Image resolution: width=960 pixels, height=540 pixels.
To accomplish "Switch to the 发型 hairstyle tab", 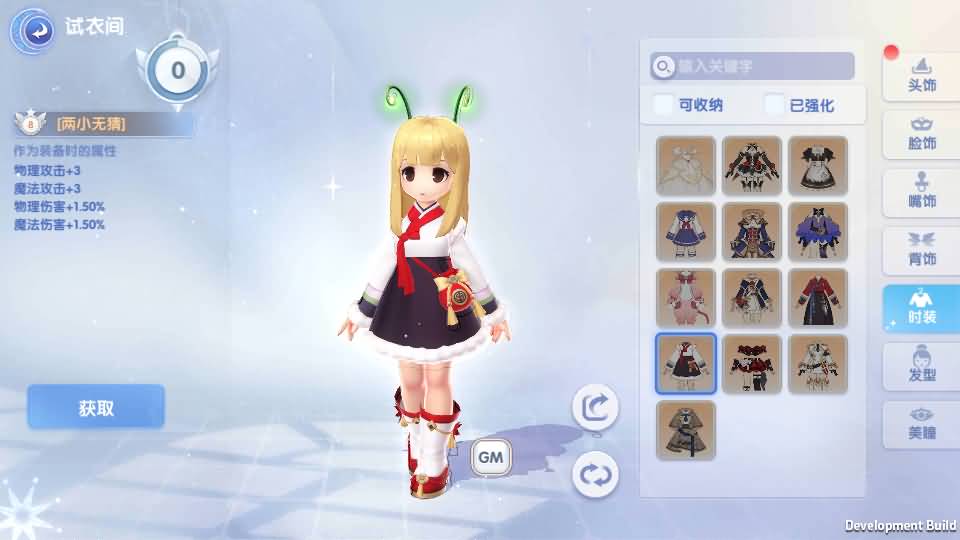I will (x=920, y=366).
